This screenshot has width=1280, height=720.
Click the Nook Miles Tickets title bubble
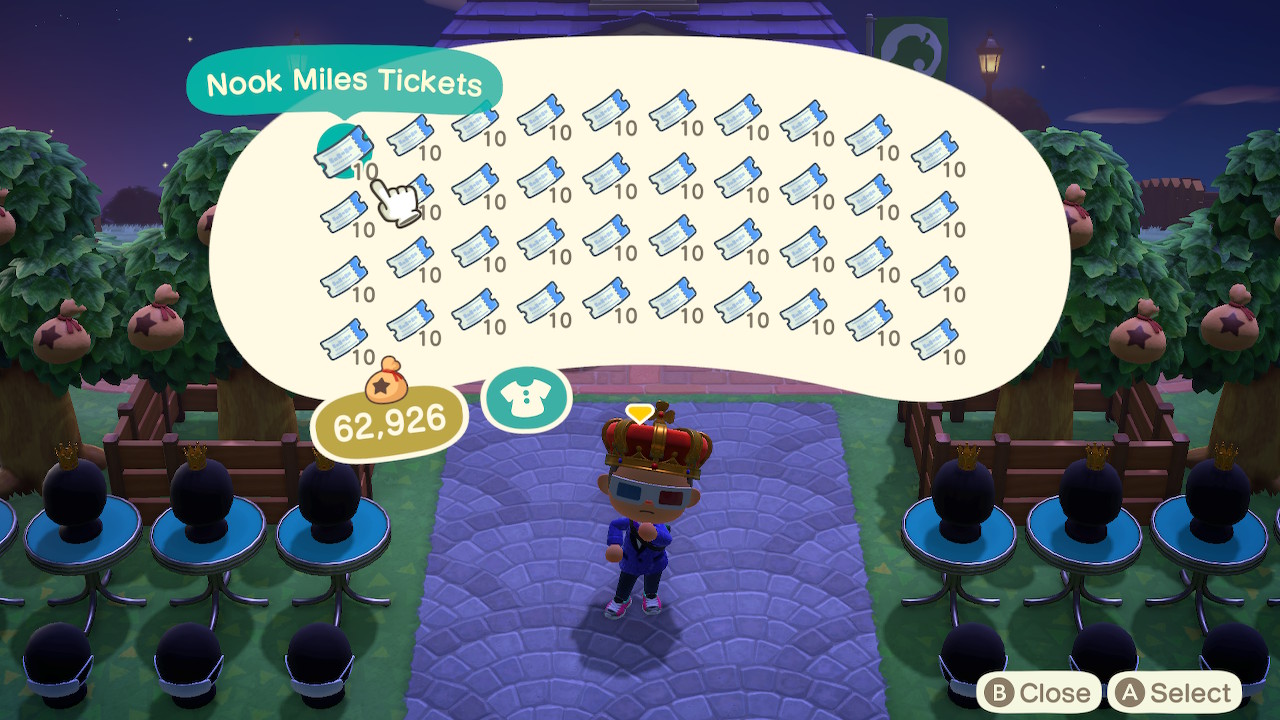tap(345, 83)
